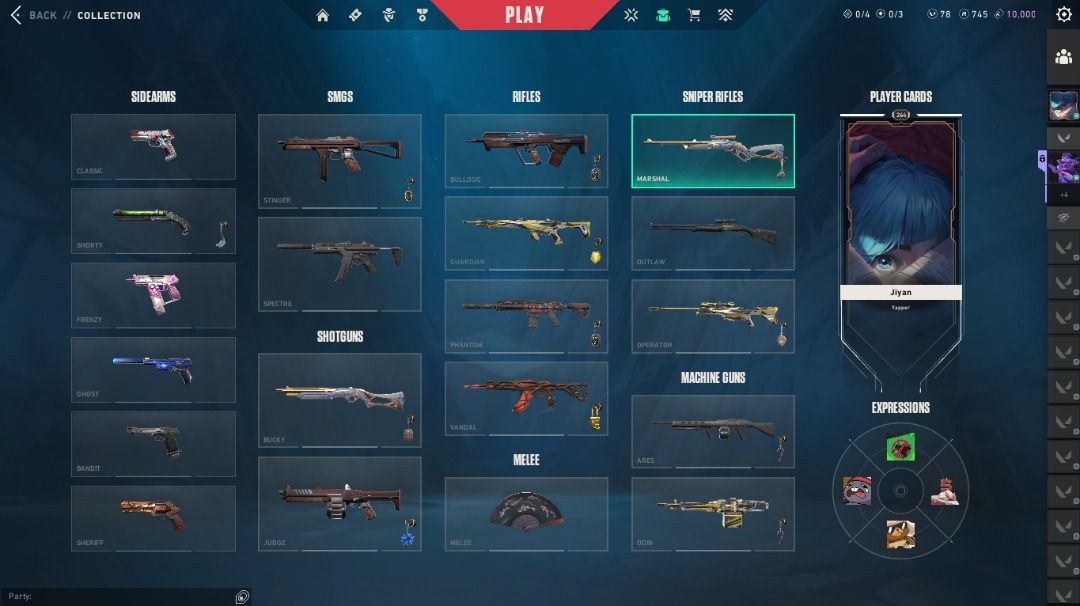Go to the home tab icon
The width and height of the screenshot is (1080, 606).
pos(323,15)
